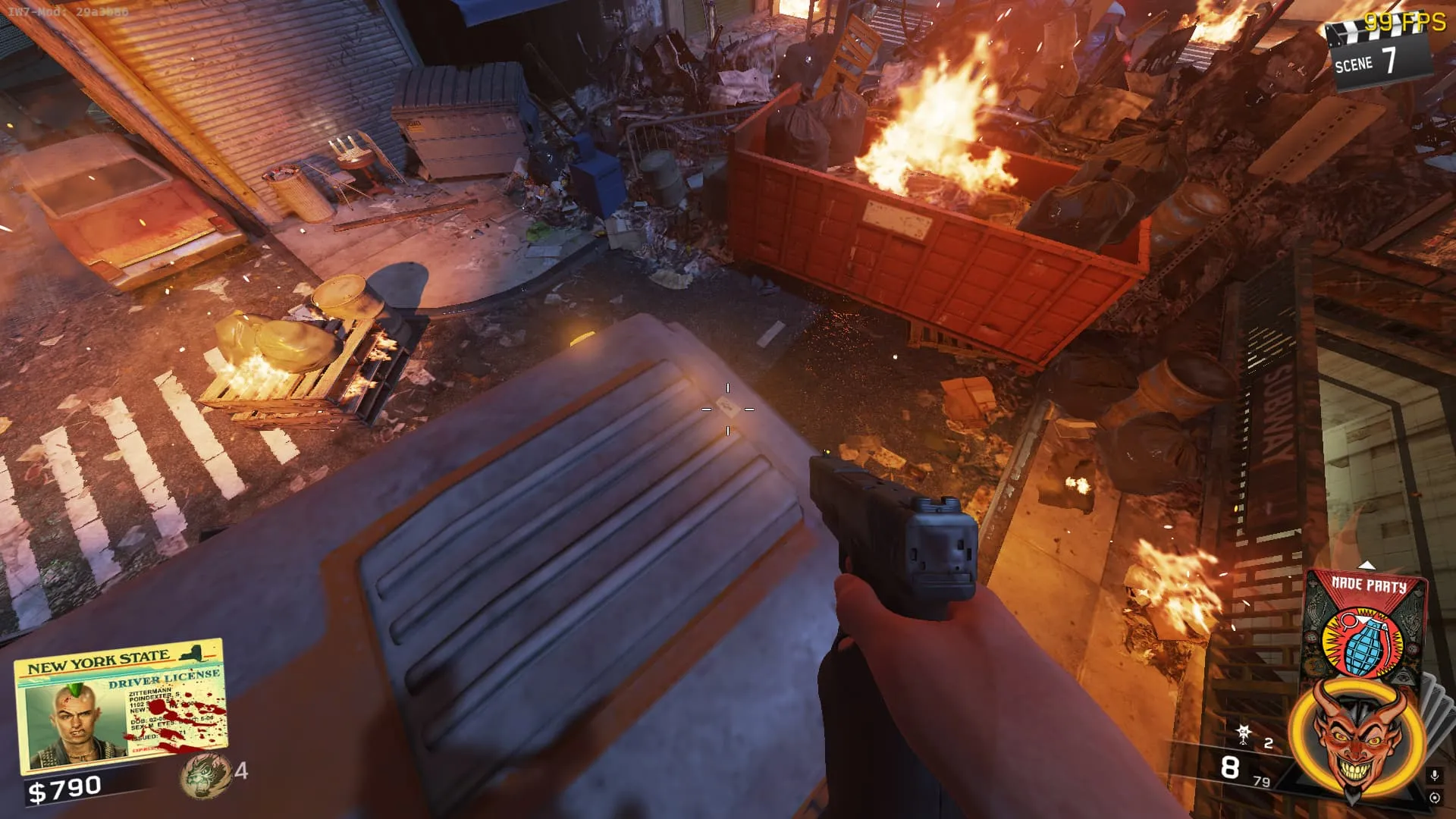
Task: Toggle the microphone icon
Action: point(1434,776)
